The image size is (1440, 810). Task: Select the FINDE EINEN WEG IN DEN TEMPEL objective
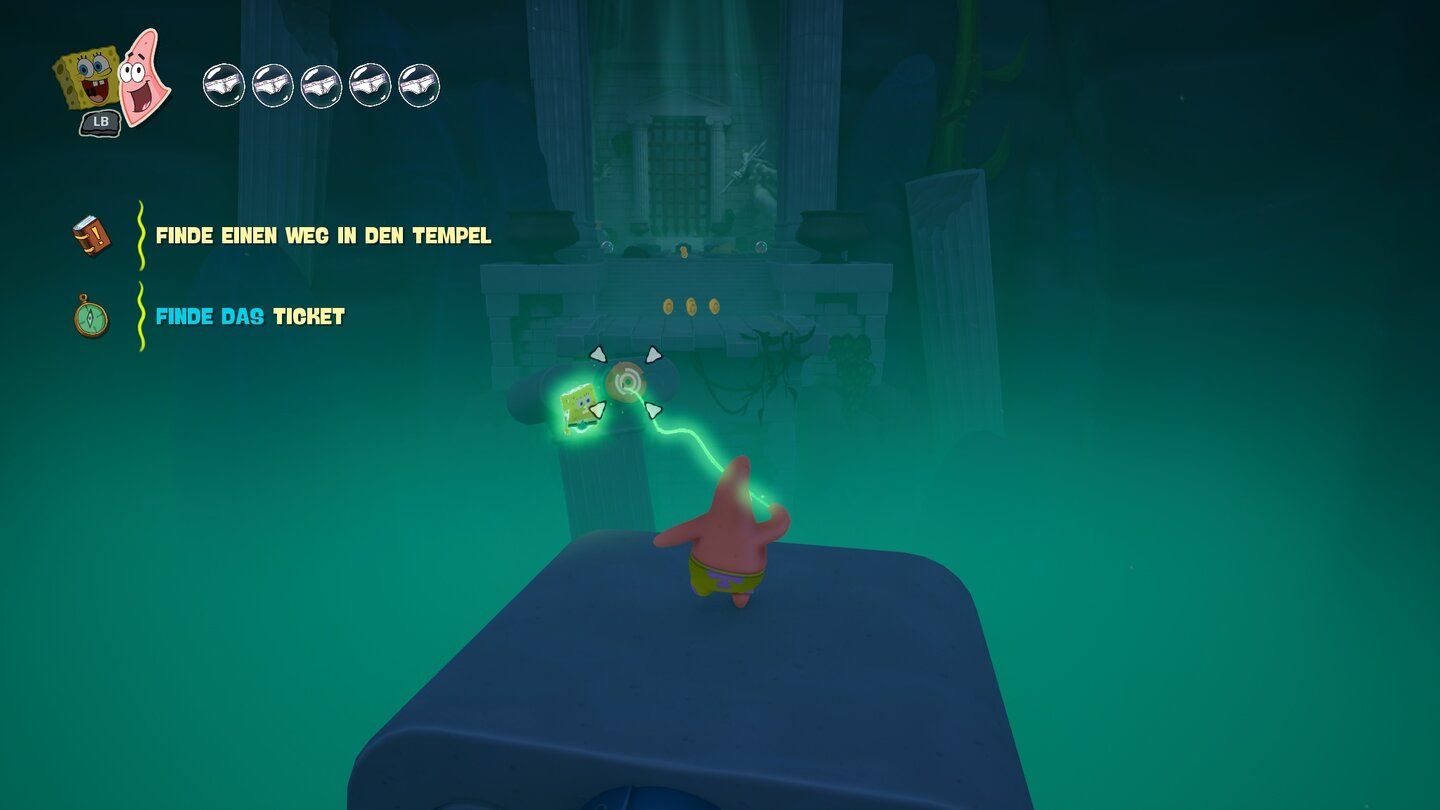pos(323,237)
